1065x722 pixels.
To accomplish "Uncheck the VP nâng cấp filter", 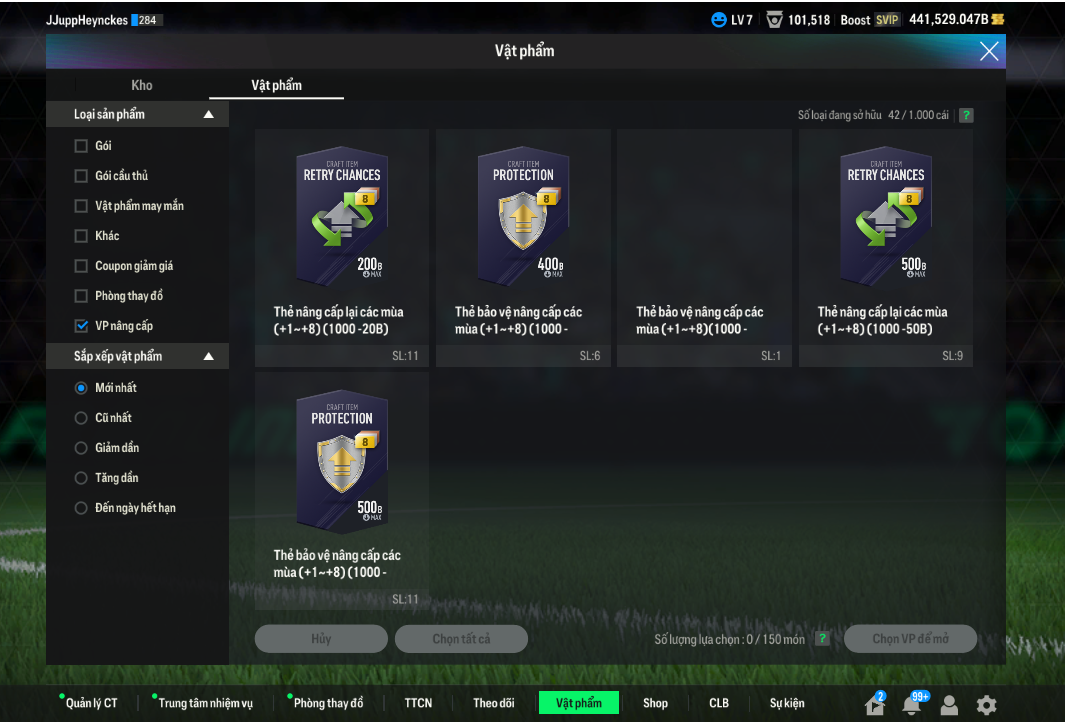I will point(82,326).
